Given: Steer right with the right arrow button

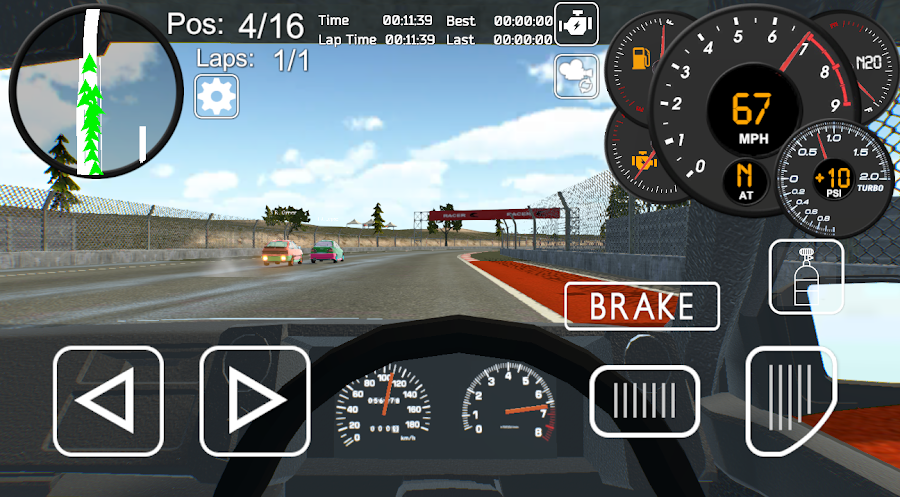Looking at the screenshot, I should 255,401.
